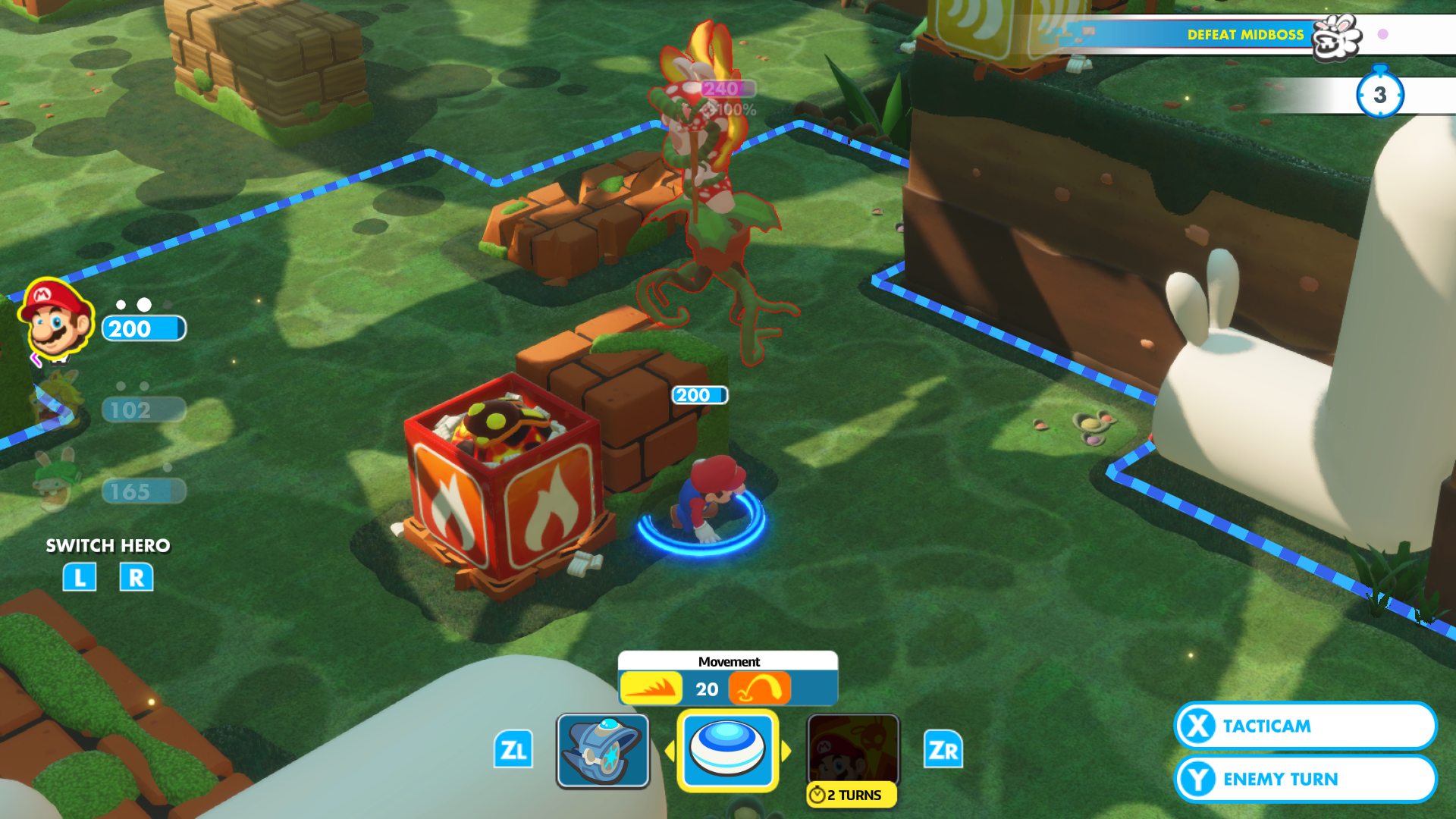Image resolution: width=1456 pixels, height=819 pixels.
Task: Select the Movement header tab
Action: [729, 661]
